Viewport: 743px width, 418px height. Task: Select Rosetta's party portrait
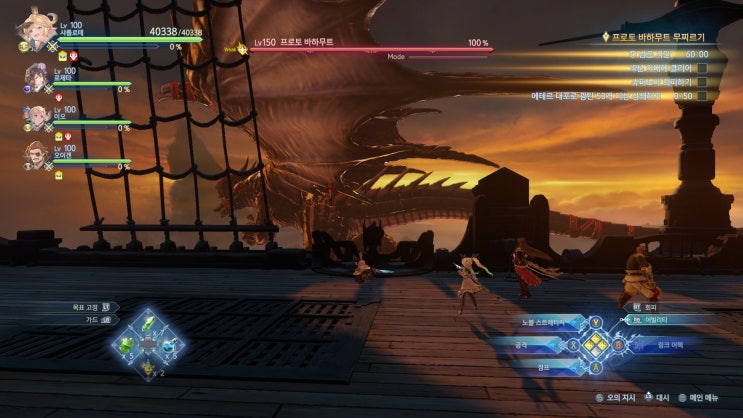point(37,76)
